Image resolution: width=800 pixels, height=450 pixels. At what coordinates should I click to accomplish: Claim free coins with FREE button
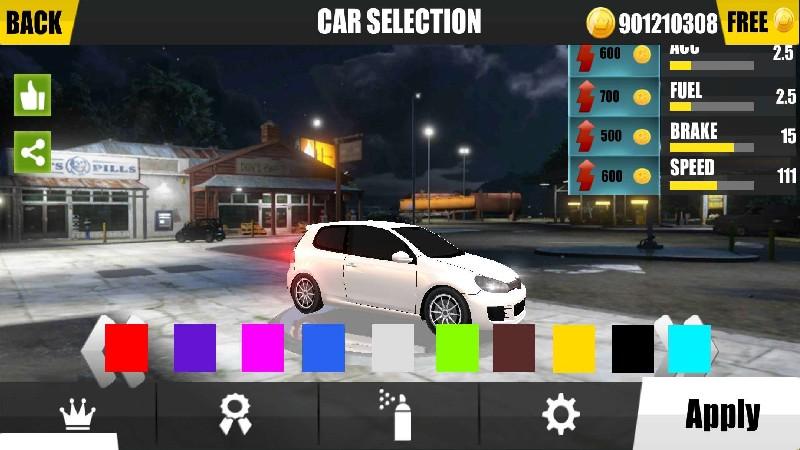pyautogui.click(x=760, y=22)
